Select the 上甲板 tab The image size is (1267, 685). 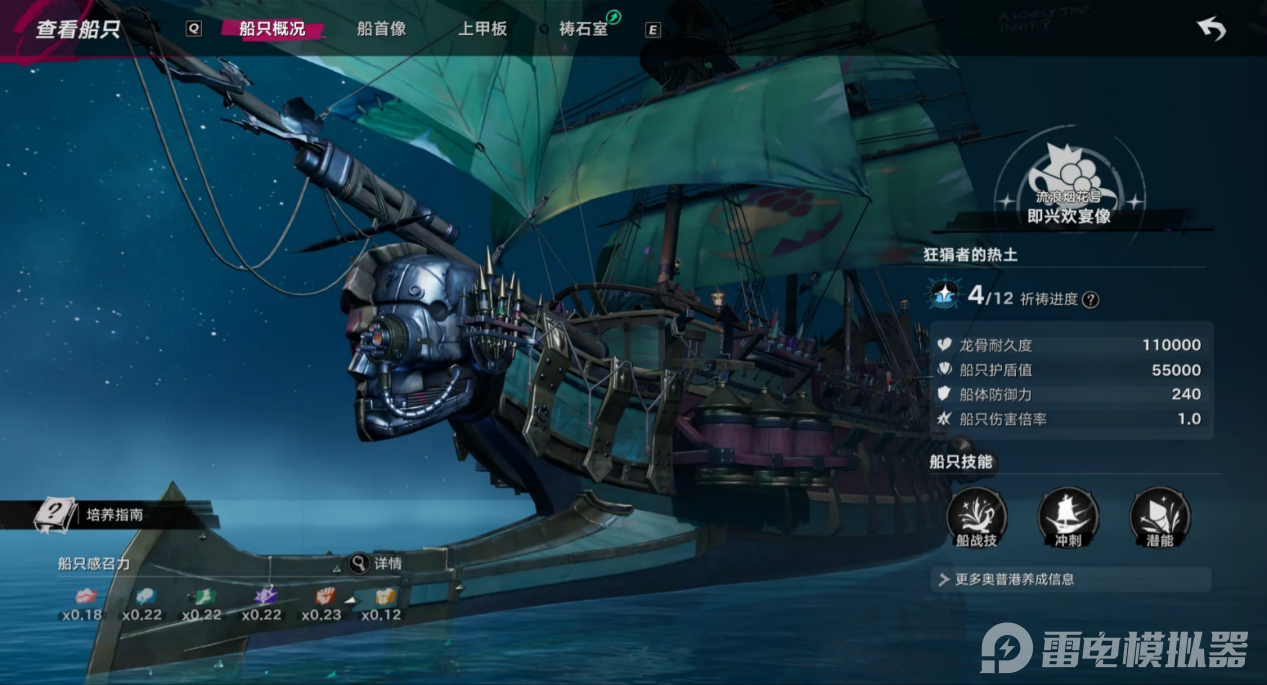click(x=482, y=29)
